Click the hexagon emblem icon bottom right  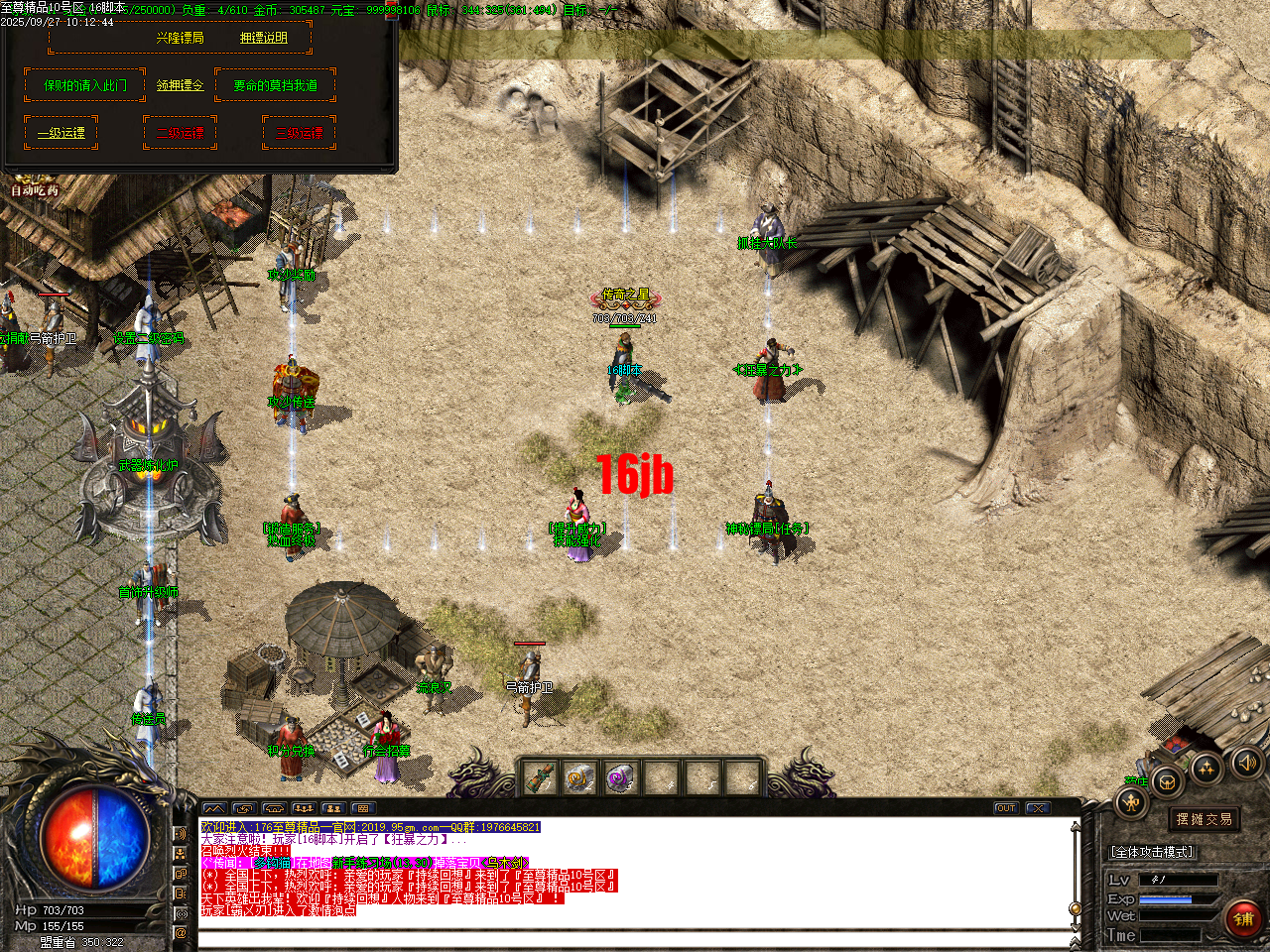pyautogui.click(x=1166, y=781)
